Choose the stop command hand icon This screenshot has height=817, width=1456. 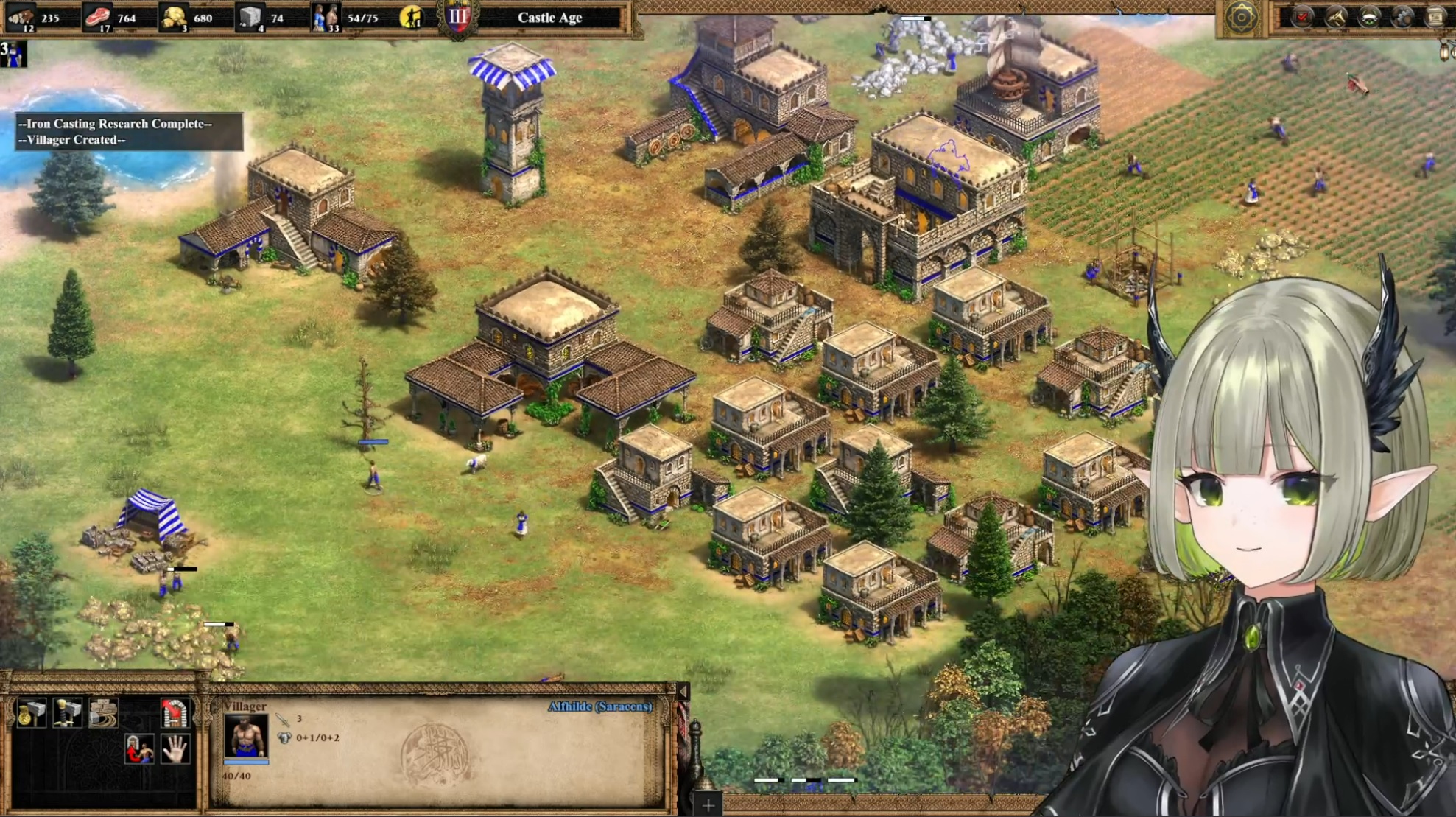pos(175,750)
